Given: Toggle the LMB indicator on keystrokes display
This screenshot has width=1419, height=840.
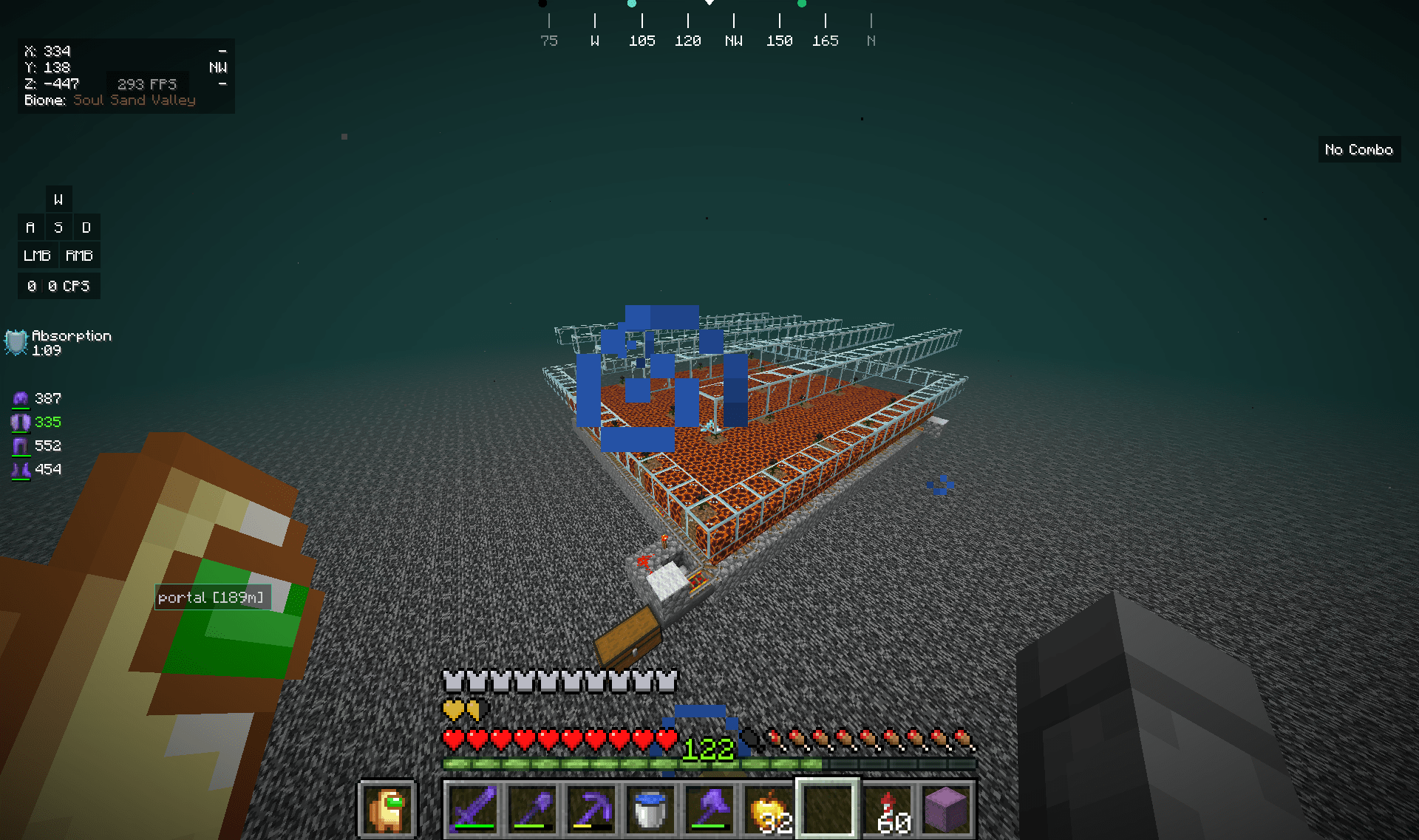Looking at the screenshot, I should click(x=37, y=255).
